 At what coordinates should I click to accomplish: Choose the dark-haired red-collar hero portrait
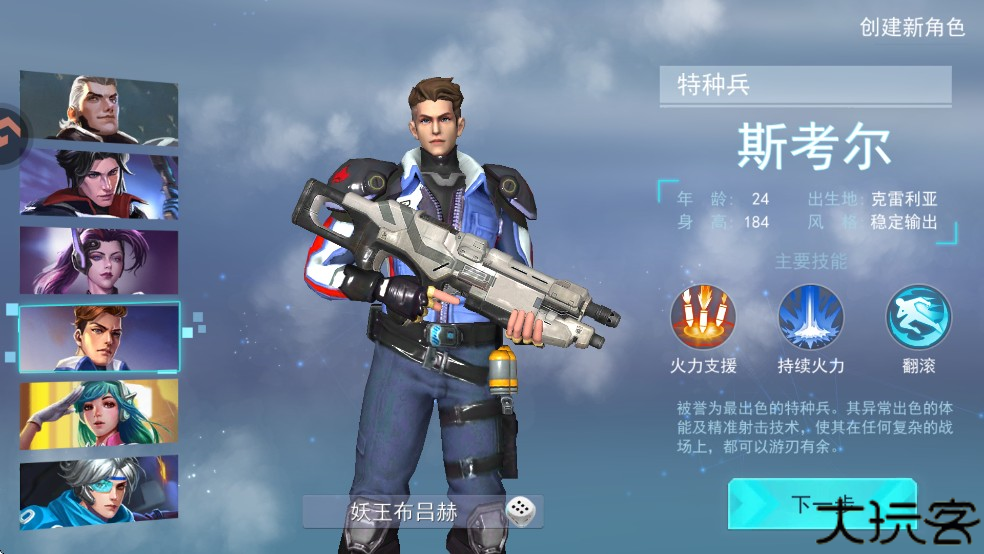pyautogui.click(x=98, y=182)
